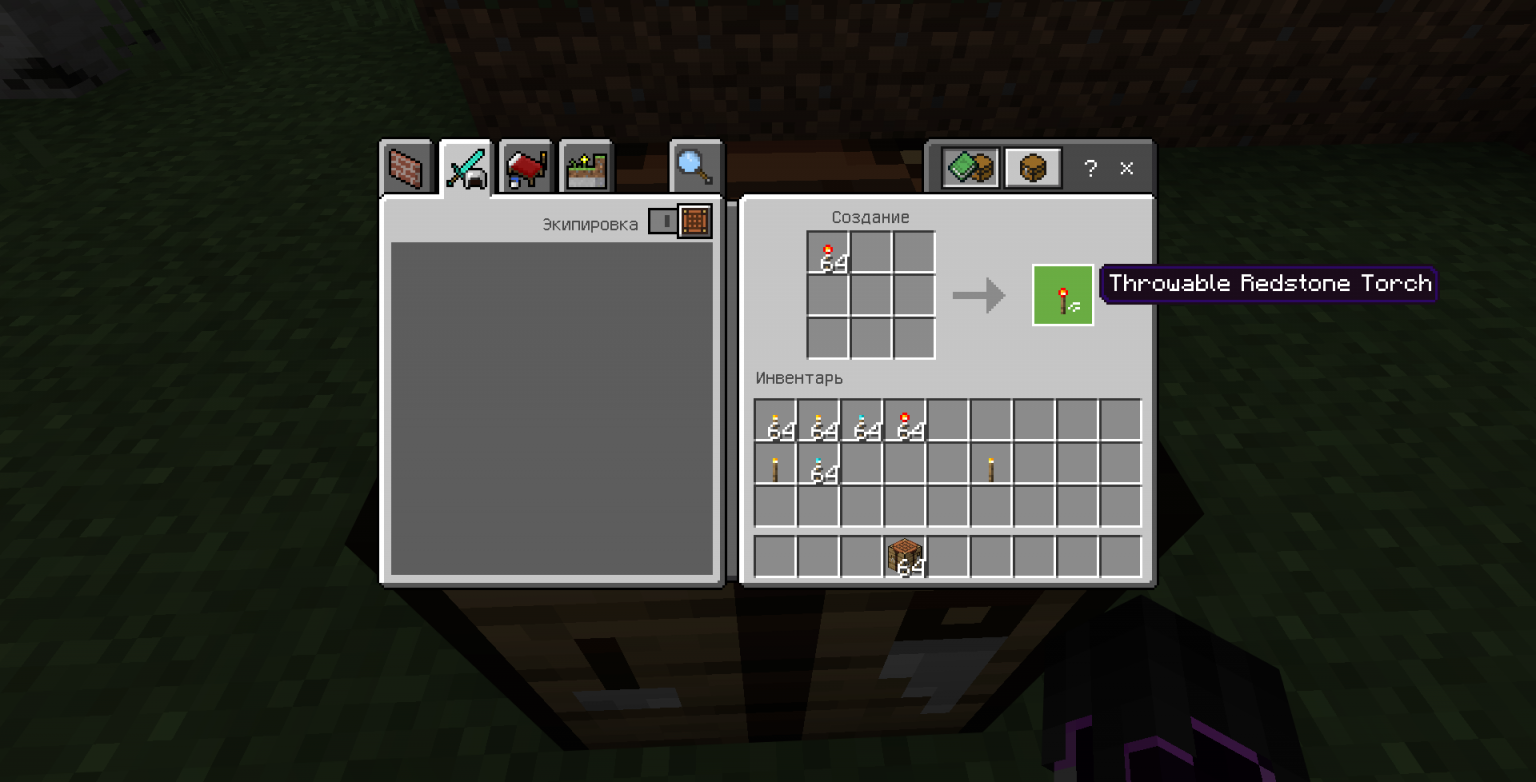The width and height of the screenshot is (1536, 782).
Task: Pick the blue-flame torch stack in second inventory row
Action: coord(819,465)
